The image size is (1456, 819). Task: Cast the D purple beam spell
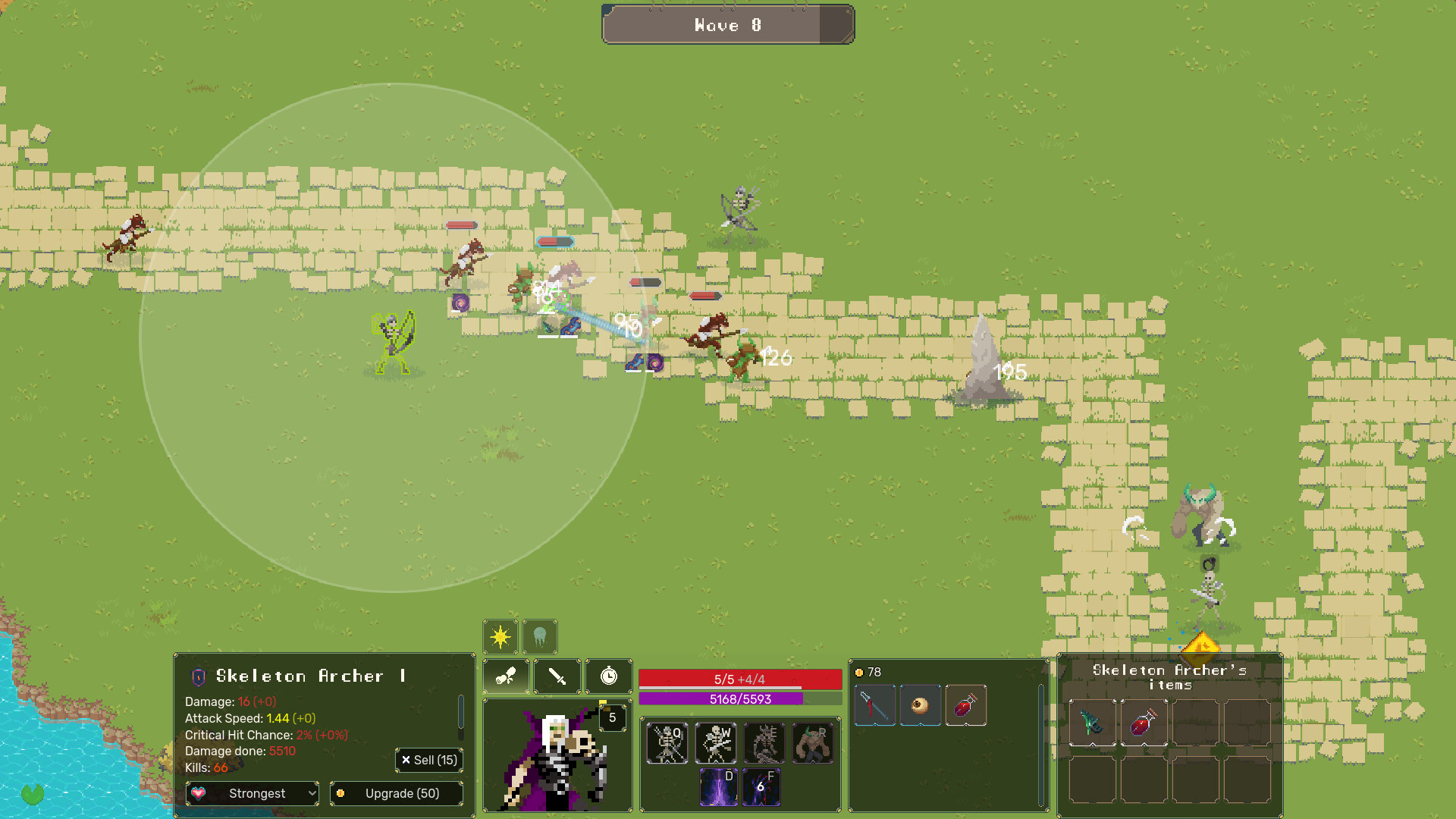718,786
